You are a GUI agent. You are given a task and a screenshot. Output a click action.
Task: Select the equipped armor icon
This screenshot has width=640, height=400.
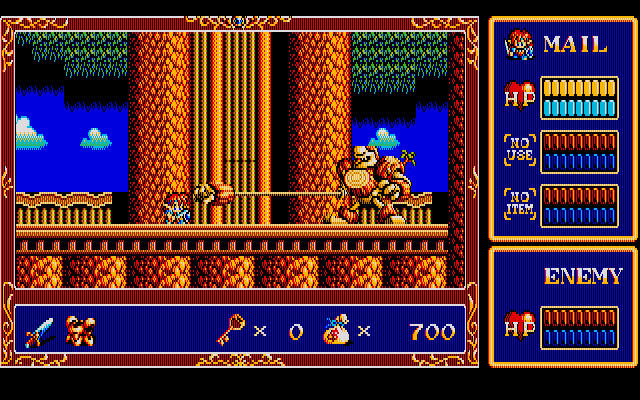pos(80,330)
